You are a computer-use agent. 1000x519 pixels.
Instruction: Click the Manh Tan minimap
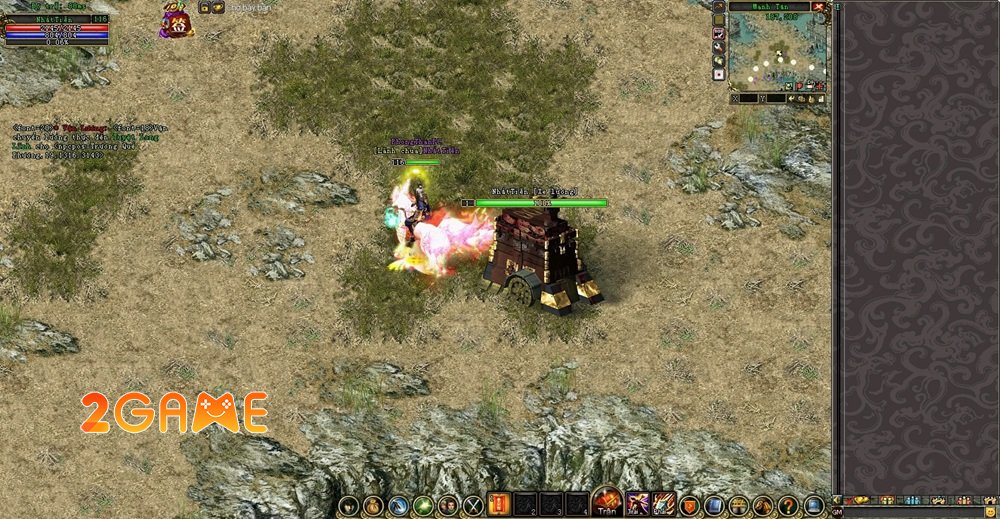coord(778,52)
